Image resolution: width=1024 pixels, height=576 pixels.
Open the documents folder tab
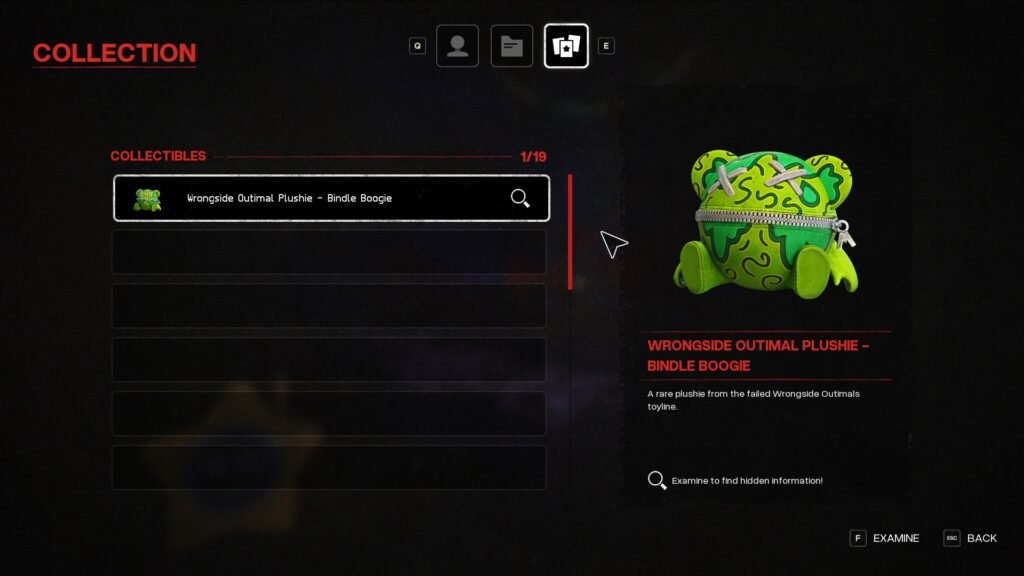coord(512,46)
